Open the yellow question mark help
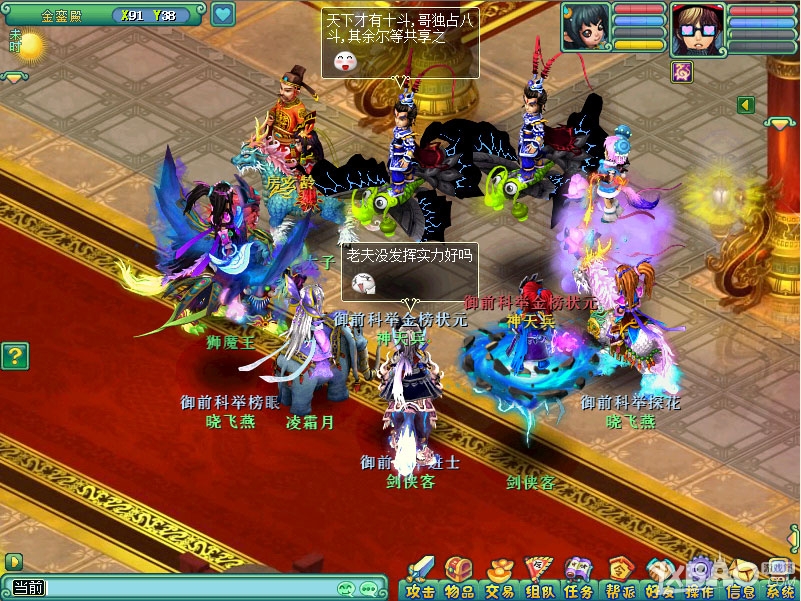Image resolution: width=801 pixels, height=601 pixels. pos(14,355)
